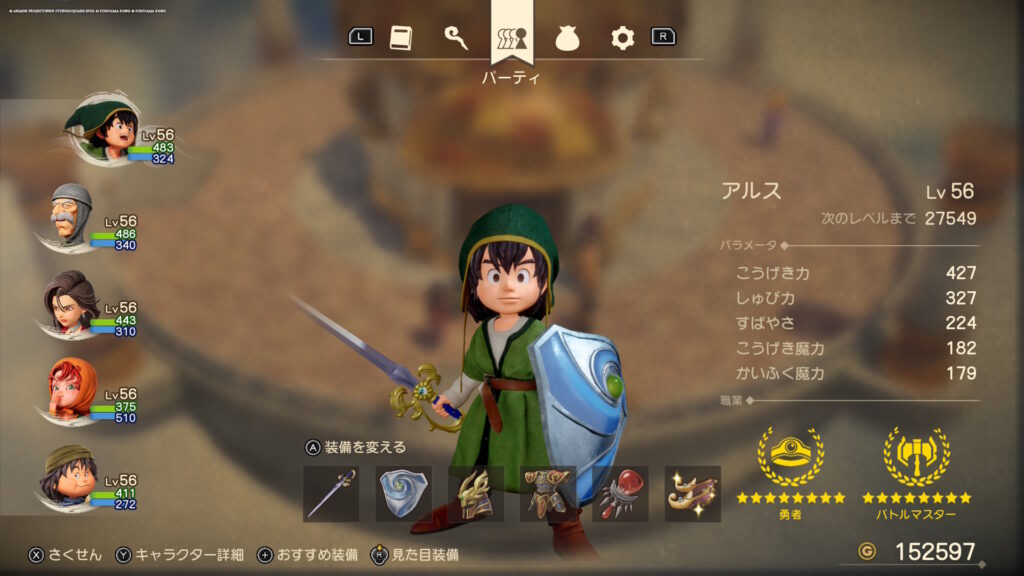This screenshot has height=576, width=1024.
Task: Click the バトルマスター vocation emblem
Action: point(916,458)
